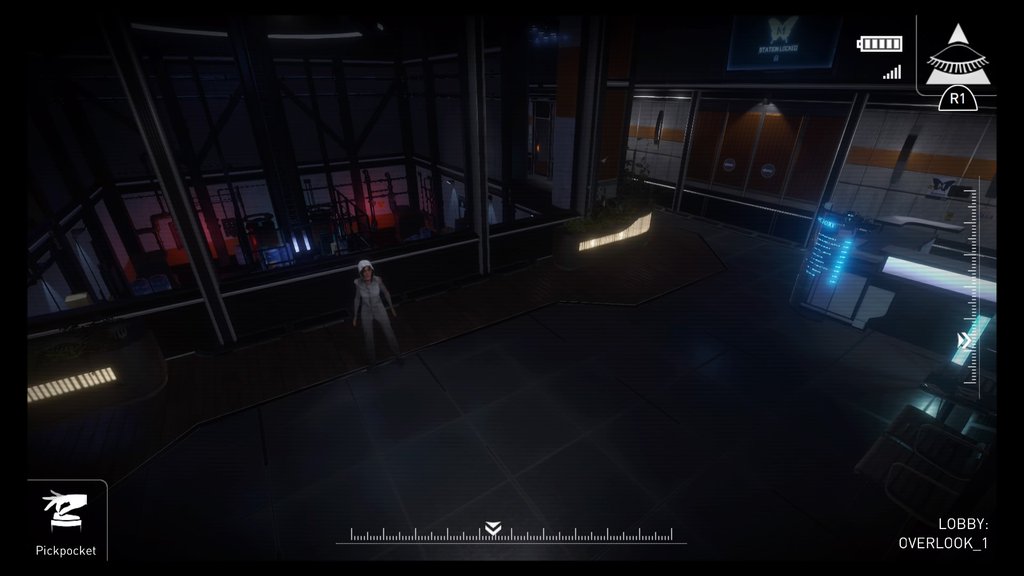Open OMNI View with the eye icon
The height and width of the screenshot is (576, 1024).
tap(957, 58)
